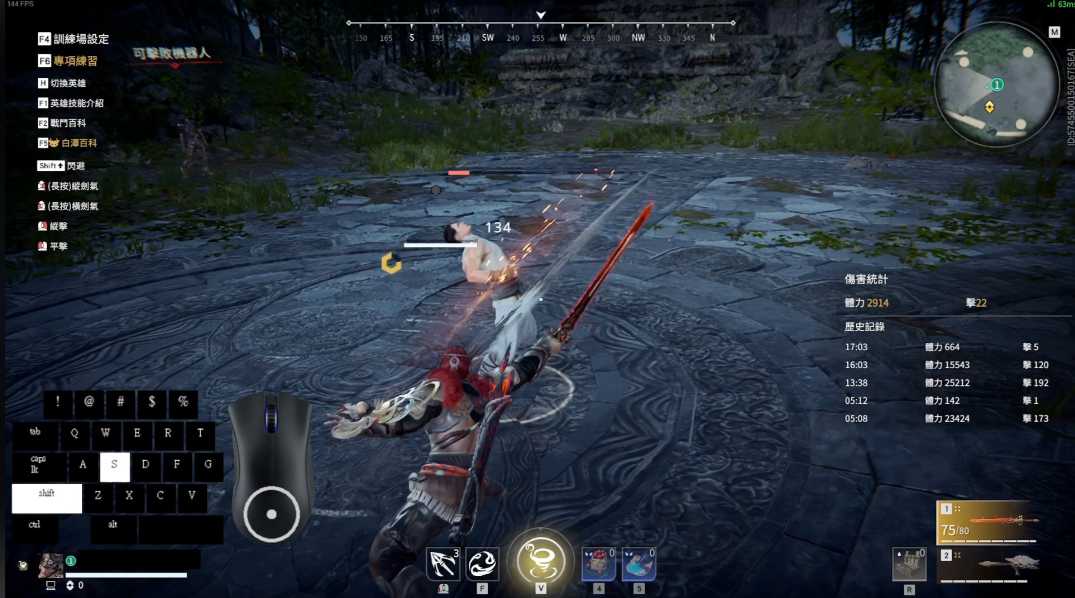
Task: Open the full map via the M badge
Action: tap(1054, 32)
